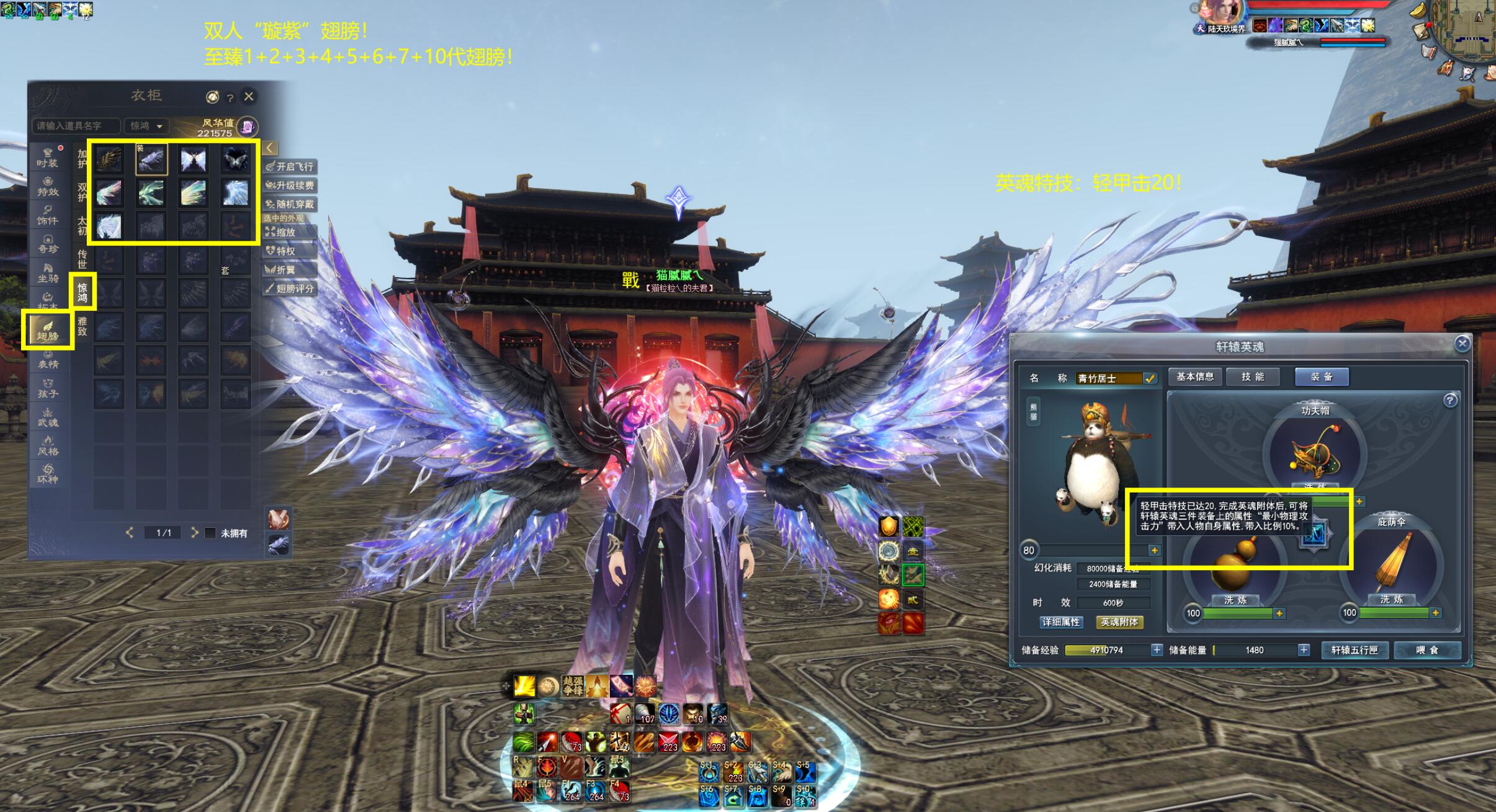Screen dimensions: 1496x812
Task: Click the 英魂附体 button
Action: [x=1119, y=622]
